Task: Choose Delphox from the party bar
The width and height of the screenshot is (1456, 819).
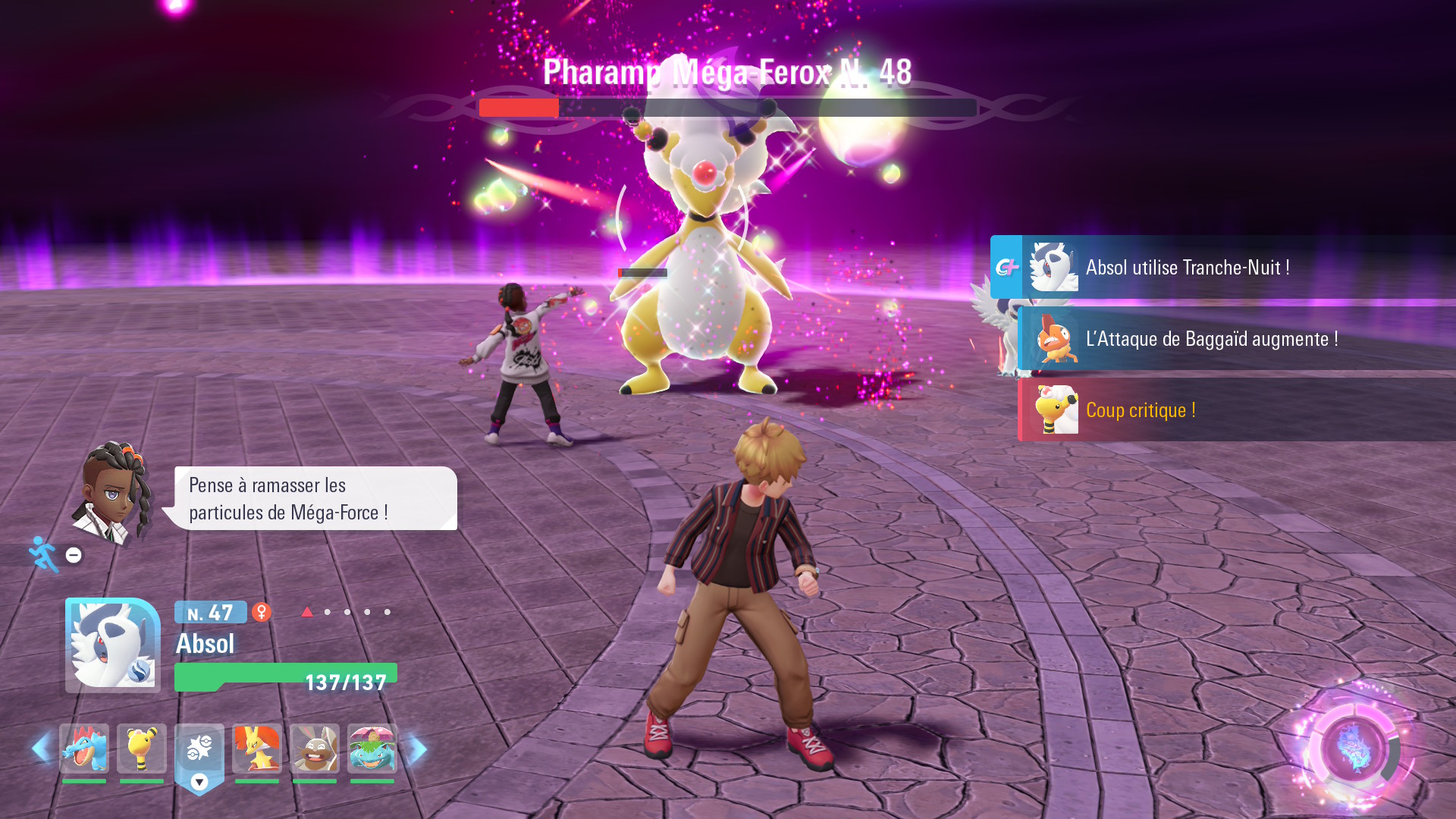Action: [257, 748]
